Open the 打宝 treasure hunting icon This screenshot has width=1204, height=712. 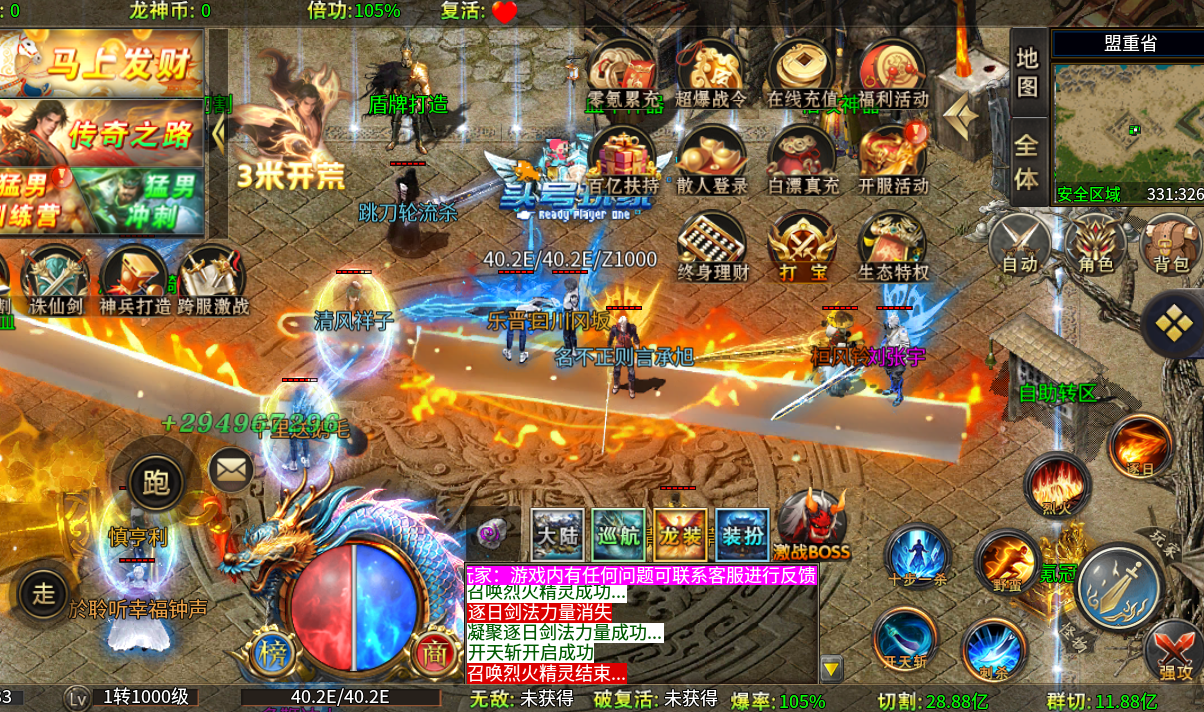(x=802, y=247)
